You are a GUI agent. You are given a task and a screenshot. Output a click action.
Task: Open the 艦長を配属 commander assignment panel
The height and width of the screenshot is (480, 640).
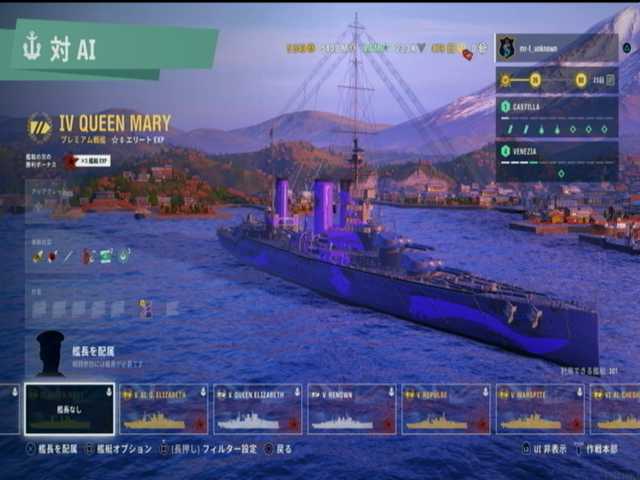(x=90, y=350)
